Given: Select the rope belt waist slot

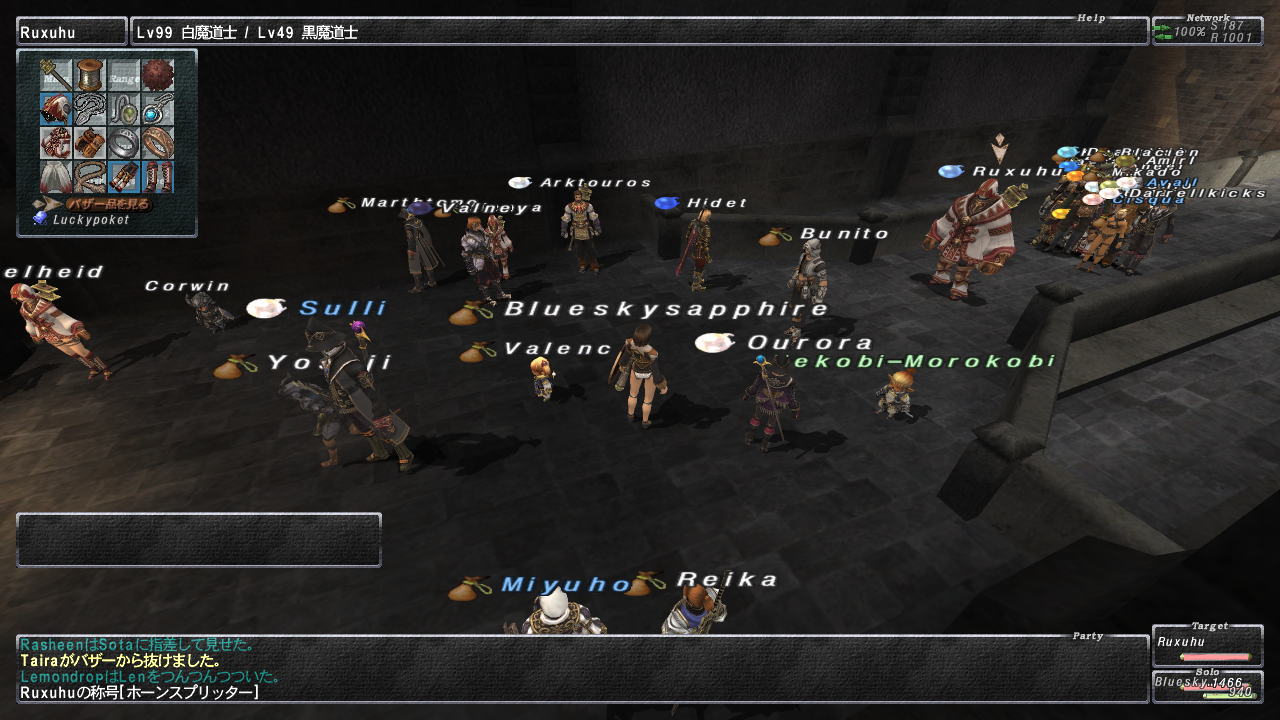Looking at the screenshot, I should pos(90,177).
